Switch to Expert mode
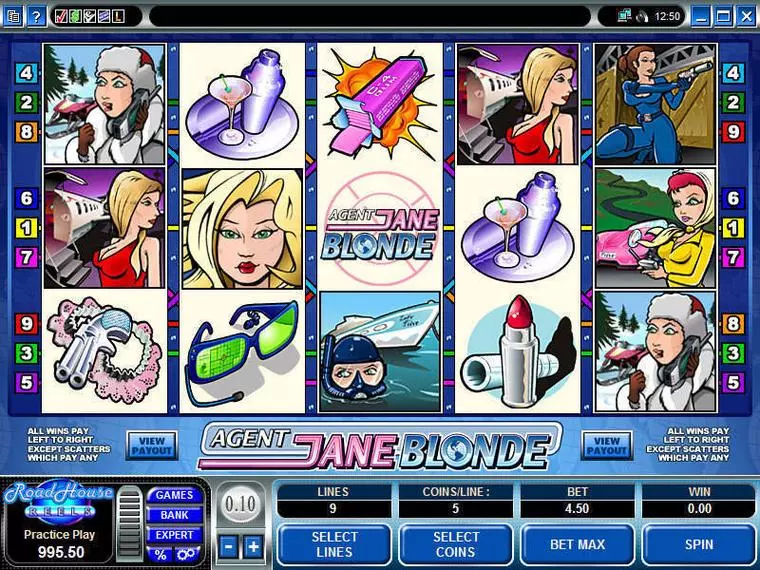 [173, 535]
